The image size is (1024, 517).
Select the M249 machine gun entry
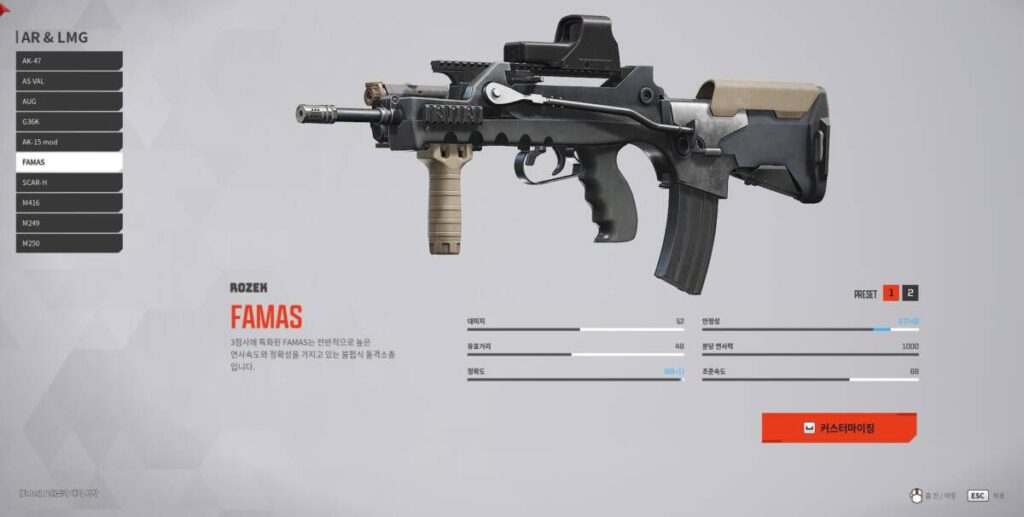tap(68, 222)
